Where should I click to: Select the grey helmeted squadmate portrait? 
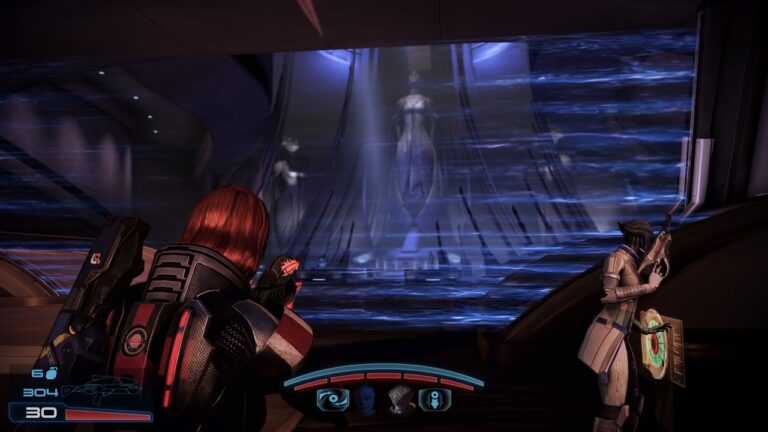[x=400, y=400]
